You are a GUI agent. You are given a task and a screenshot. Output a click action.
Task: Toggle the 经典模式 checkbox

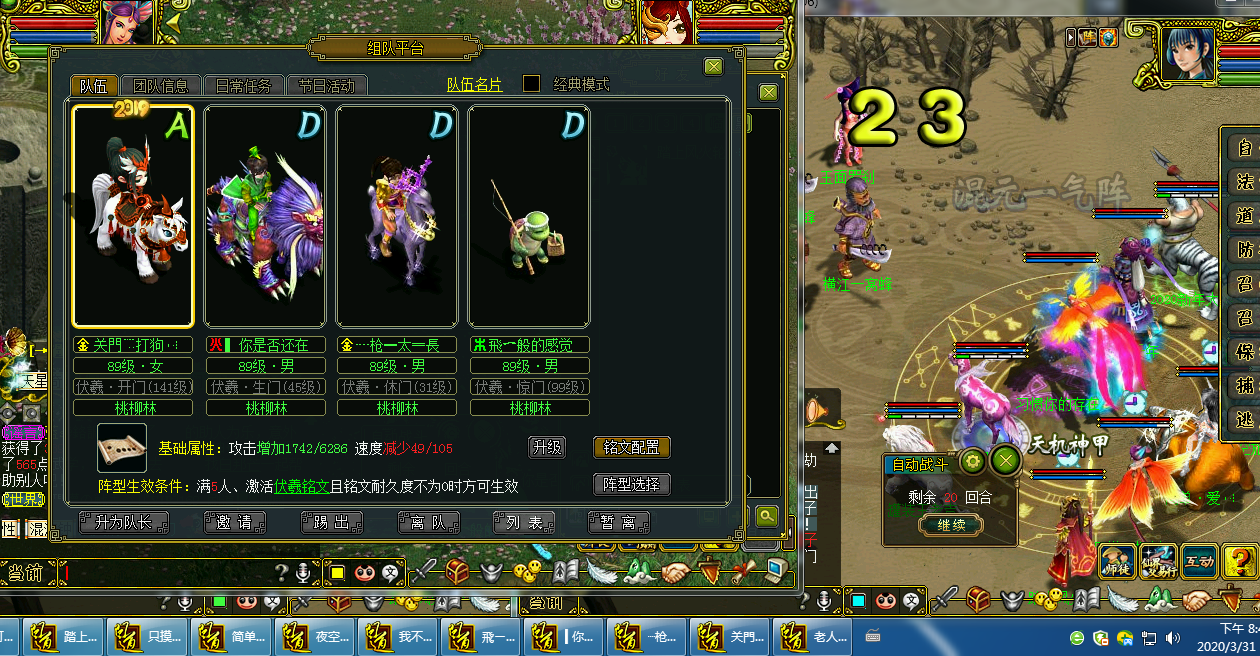pos(532,85)
